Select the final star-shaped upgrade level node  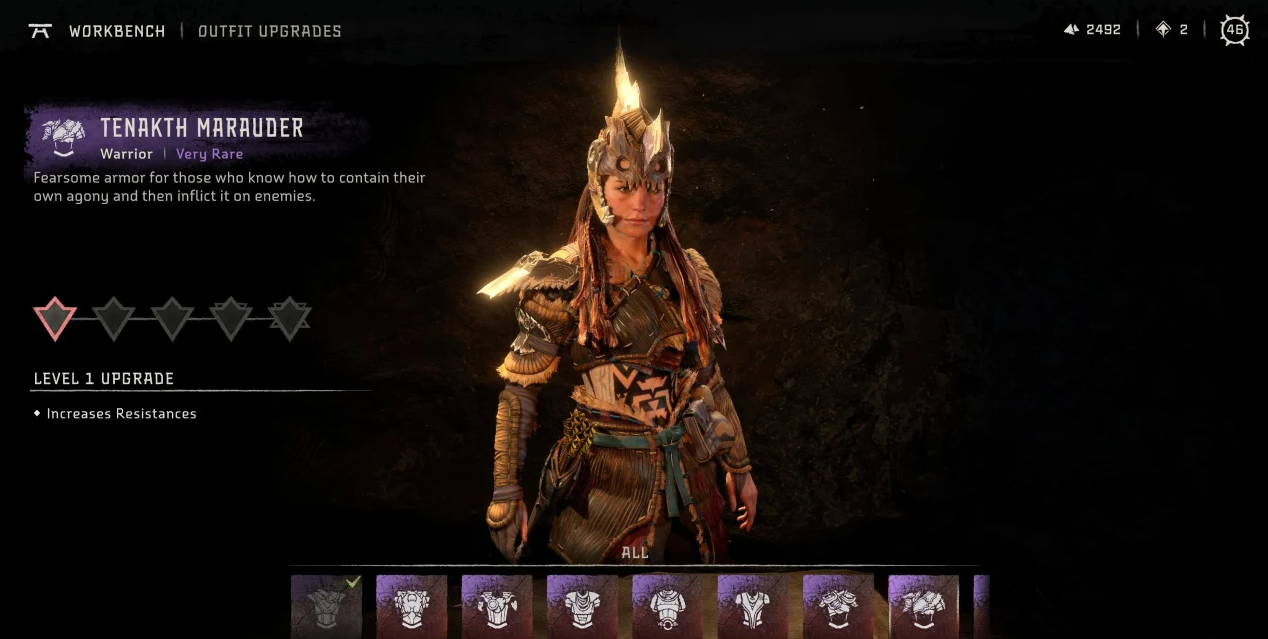pyautogui.click(x=289, y=319)
